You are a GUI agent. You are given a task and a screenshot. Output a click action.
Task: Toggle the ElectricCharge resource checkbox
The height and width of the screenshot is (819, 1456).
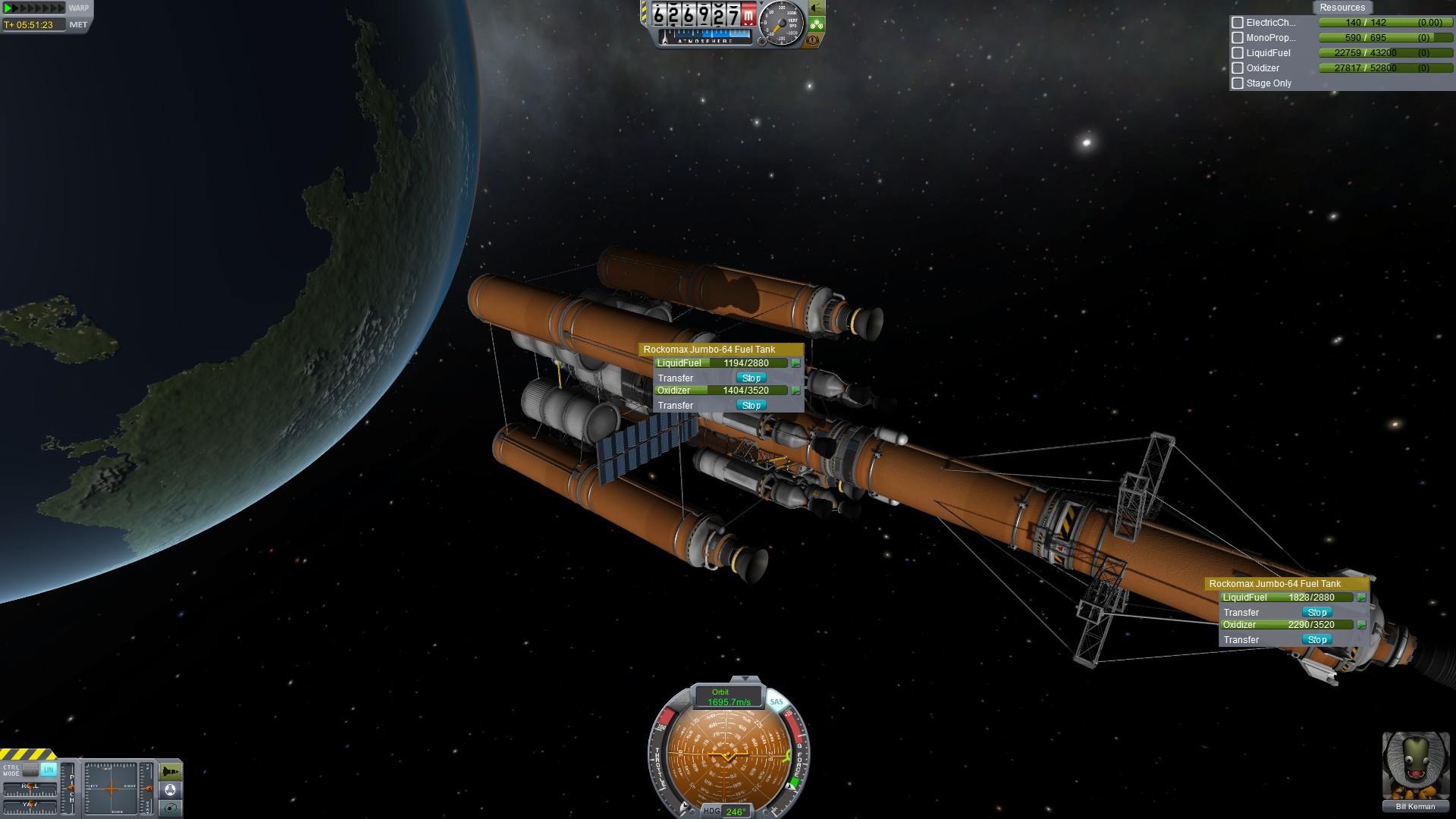1238,23
